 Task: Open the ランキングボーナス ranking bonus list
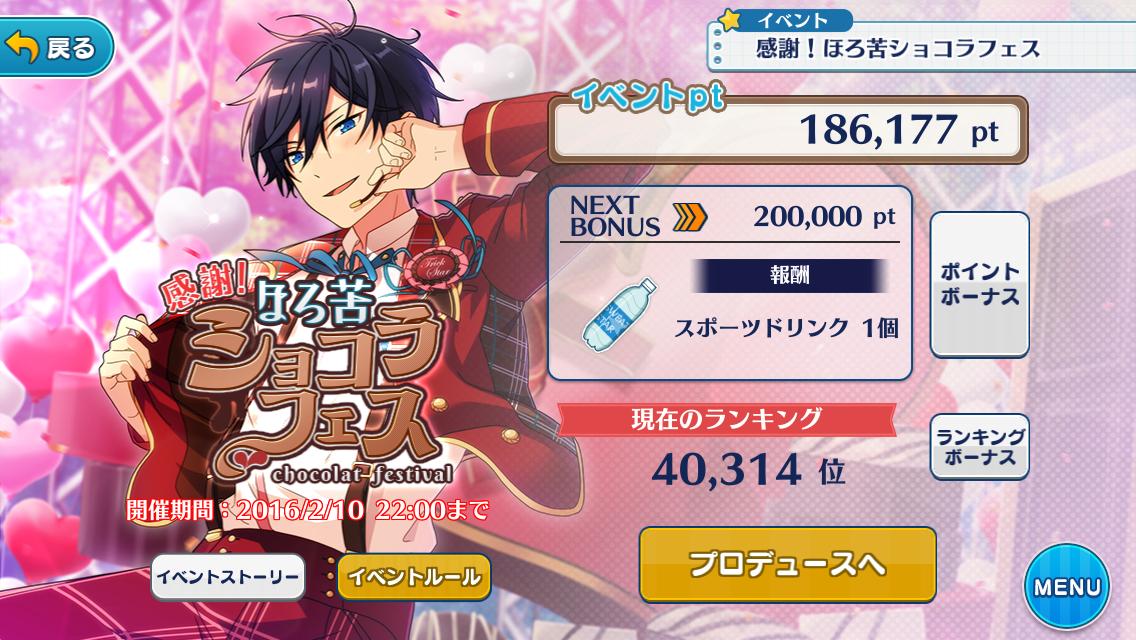click(979, 447)
